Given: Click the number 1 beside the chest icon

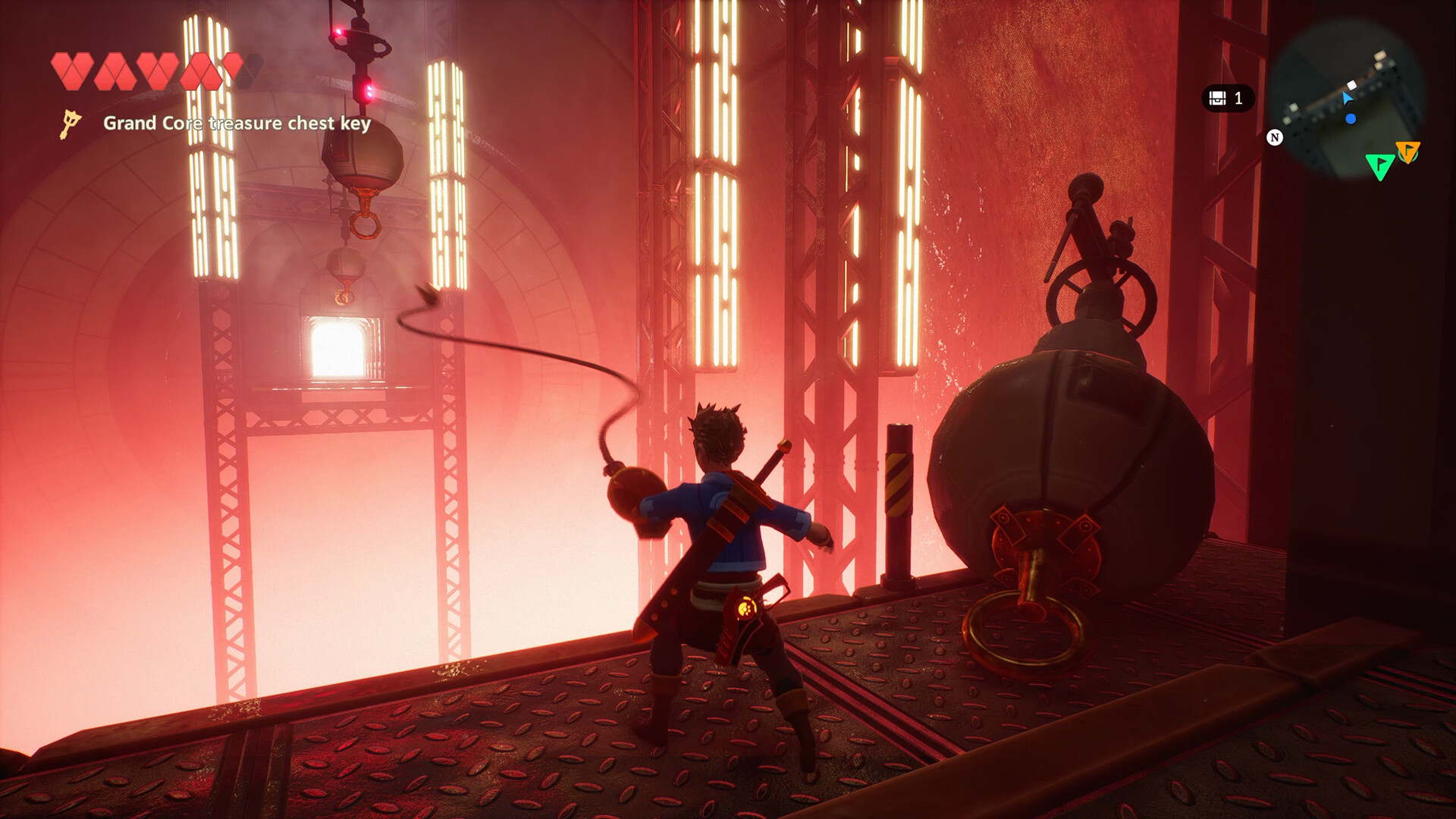Looking at the screenshot, I should coord(1238,99).
